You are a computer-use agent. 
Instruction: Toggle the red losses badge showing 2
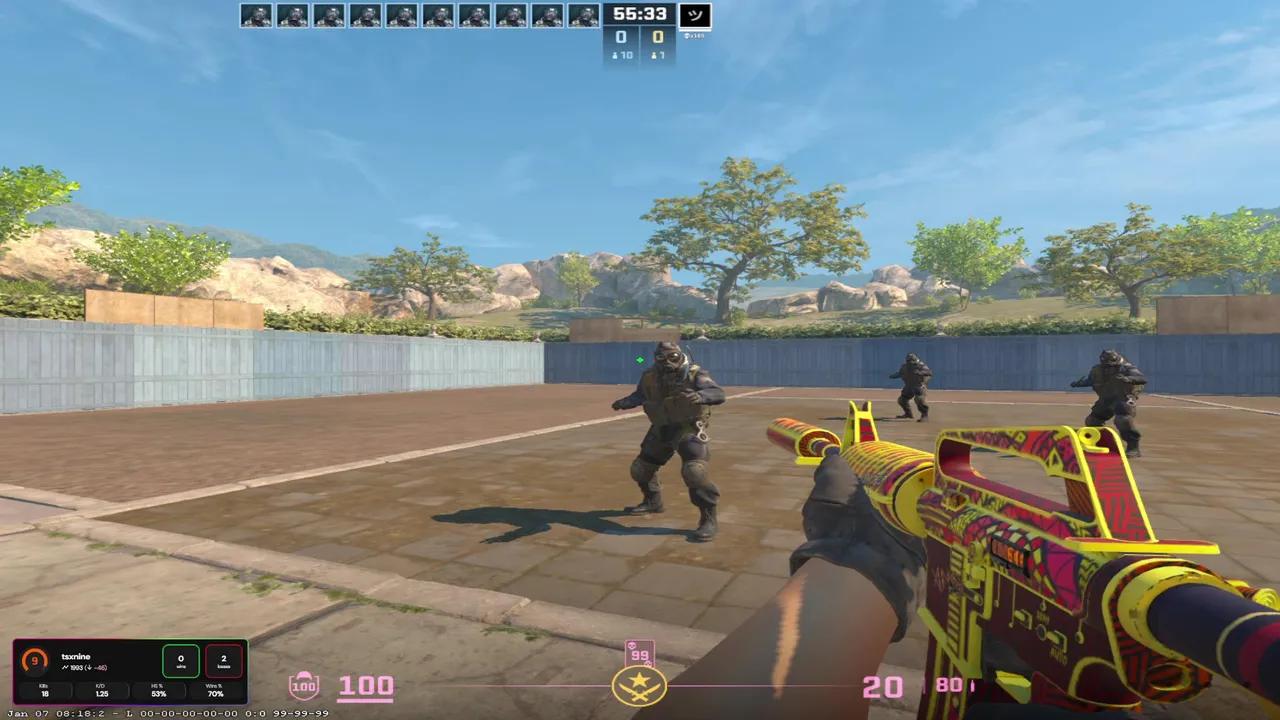222,659
